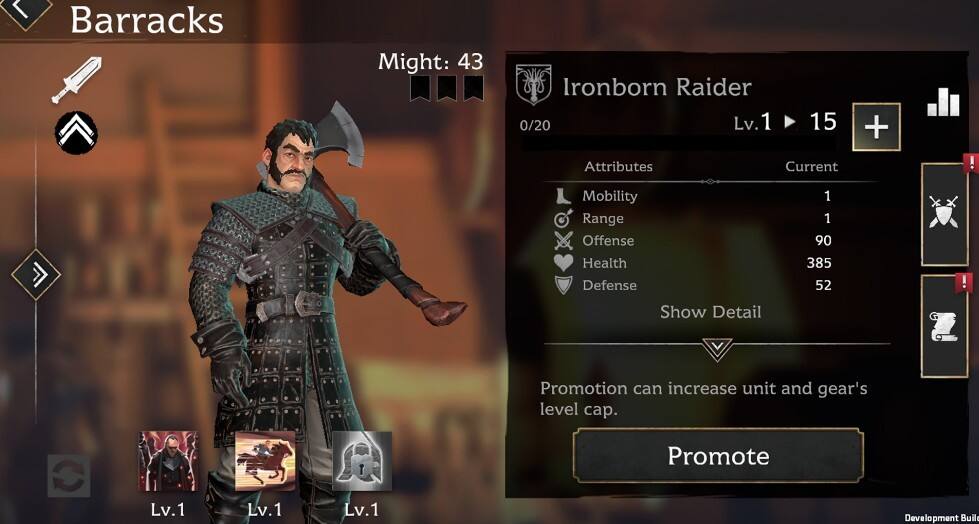Click the refresh swap arrows button
The image size is (979, 524).
point(69,476)
